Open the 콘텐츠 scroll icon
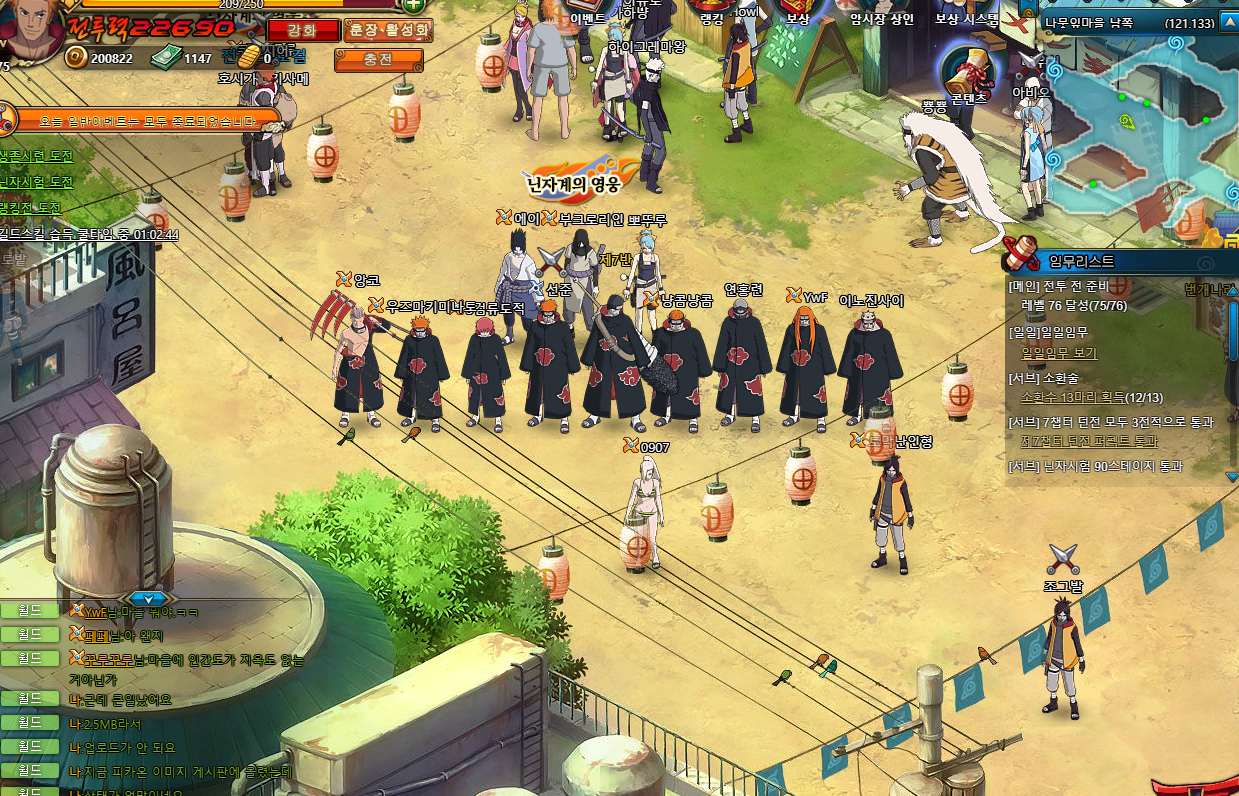1239x796 pixels. [966, 73]
